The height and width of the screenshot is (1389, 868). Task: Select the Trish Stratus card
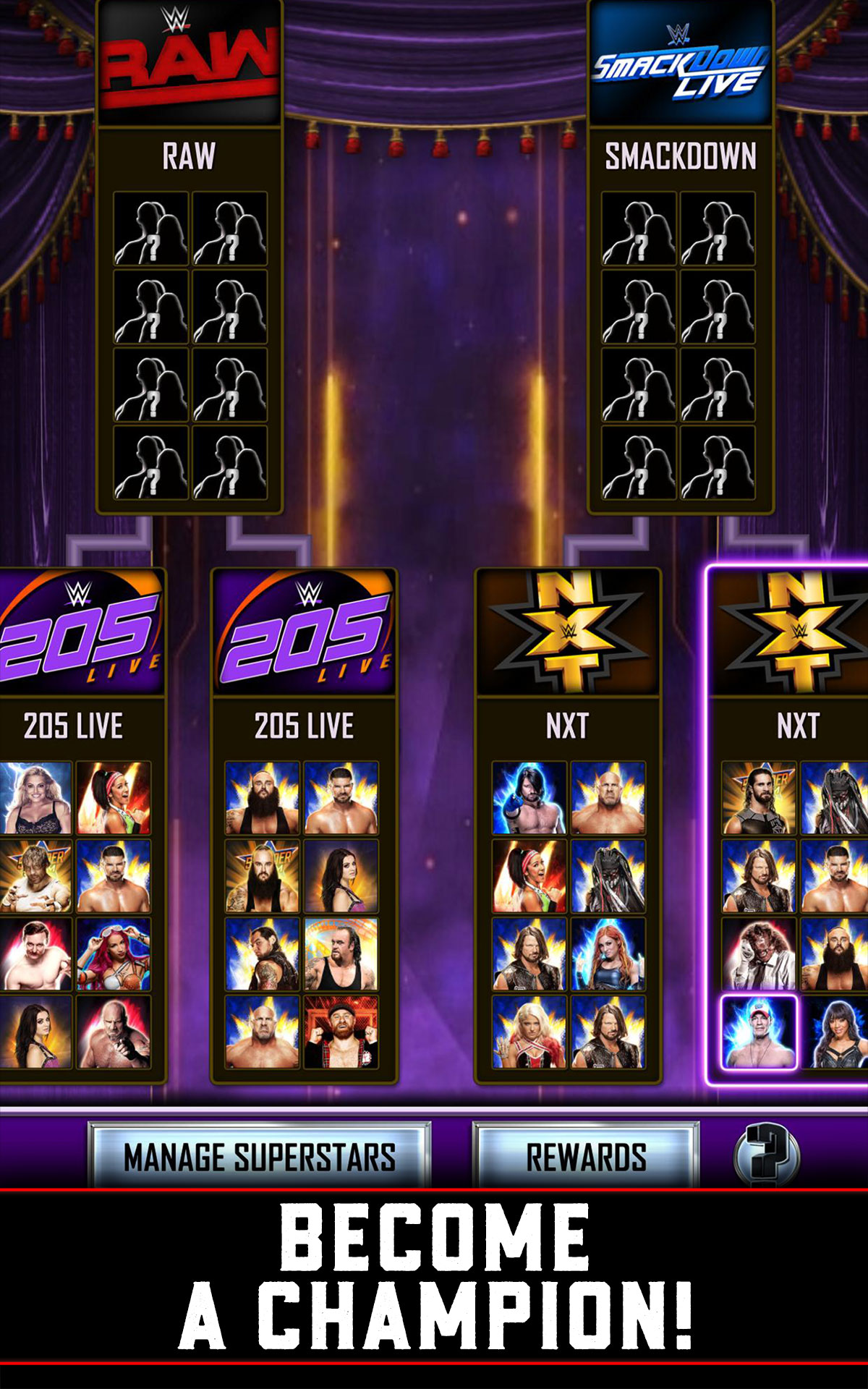click(x=36, y=798)
